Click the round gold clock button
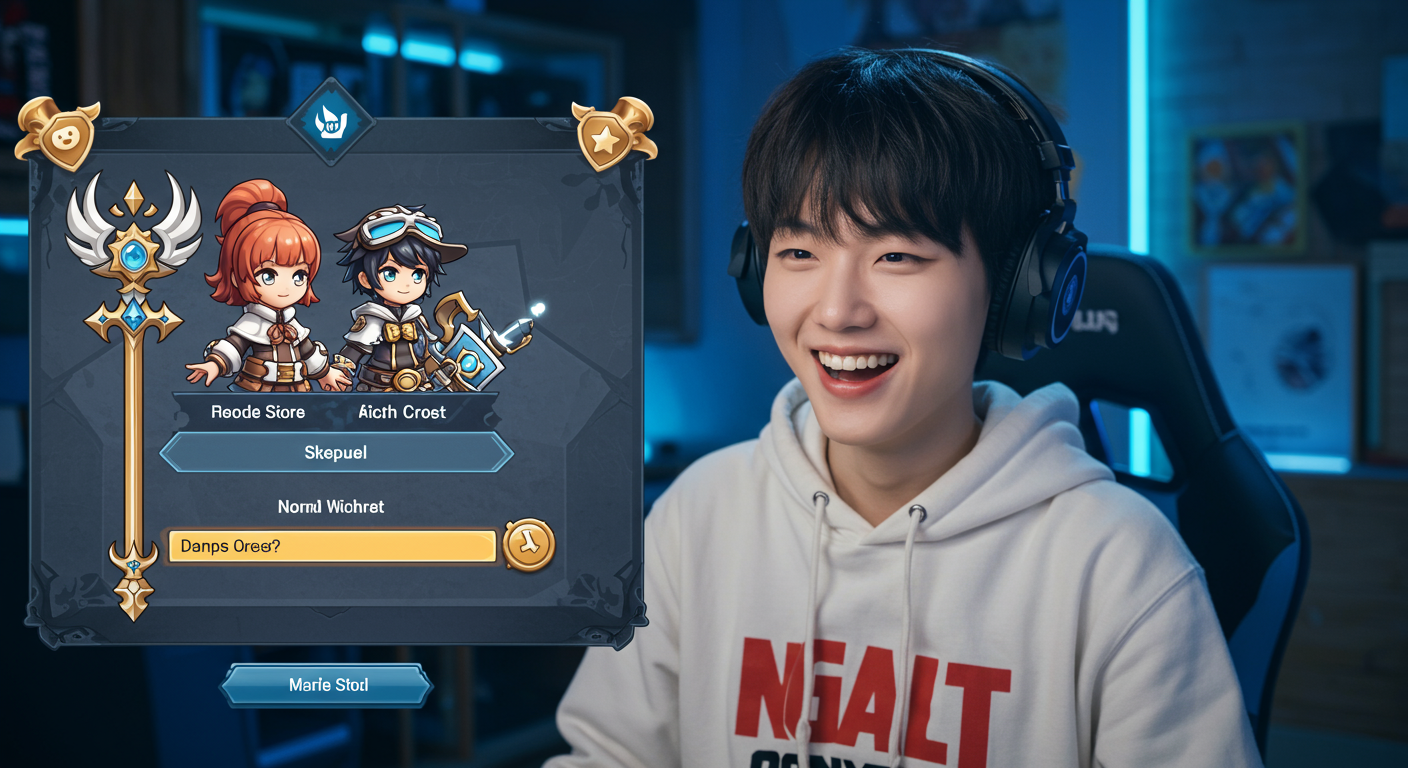The width and height of the screenshot is (1408, 768). (529, 546)
